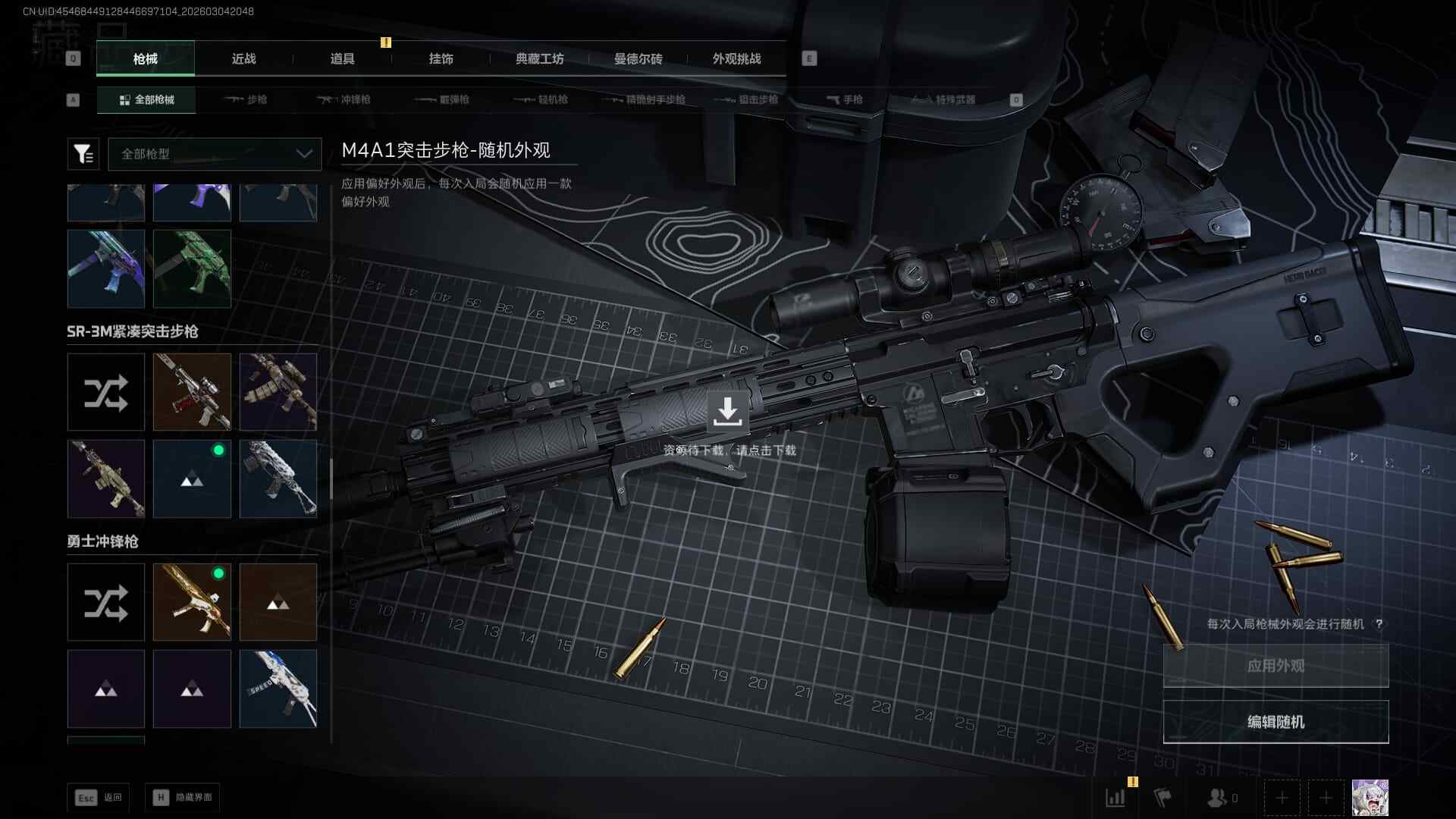Select the gold 勇士冲锋枪 skin thumbnail
1456x819 pixels.
click(192, 602)
